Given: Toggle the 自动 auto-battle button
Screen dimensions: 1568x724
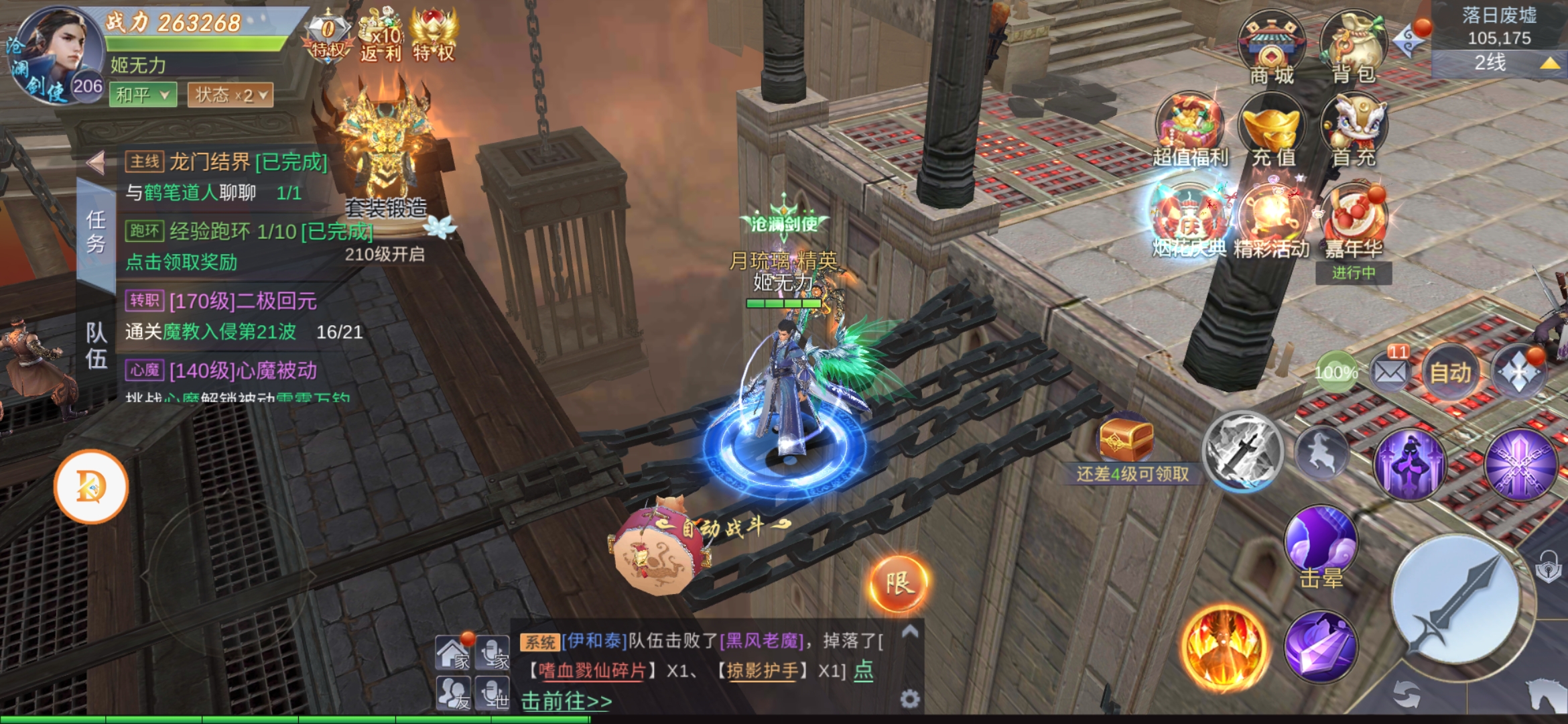Looking at the screenshot, I should pos(1450,372).
